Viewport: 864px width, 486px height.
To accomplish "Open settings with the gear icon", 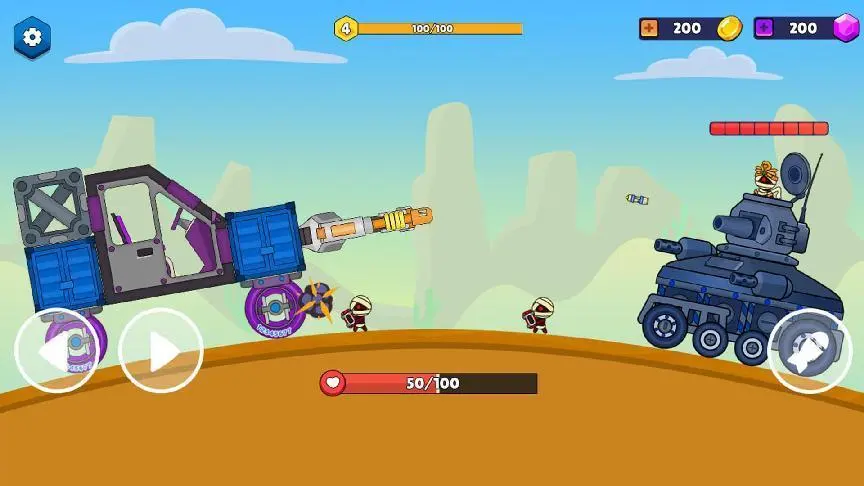I will coord(32,38).
